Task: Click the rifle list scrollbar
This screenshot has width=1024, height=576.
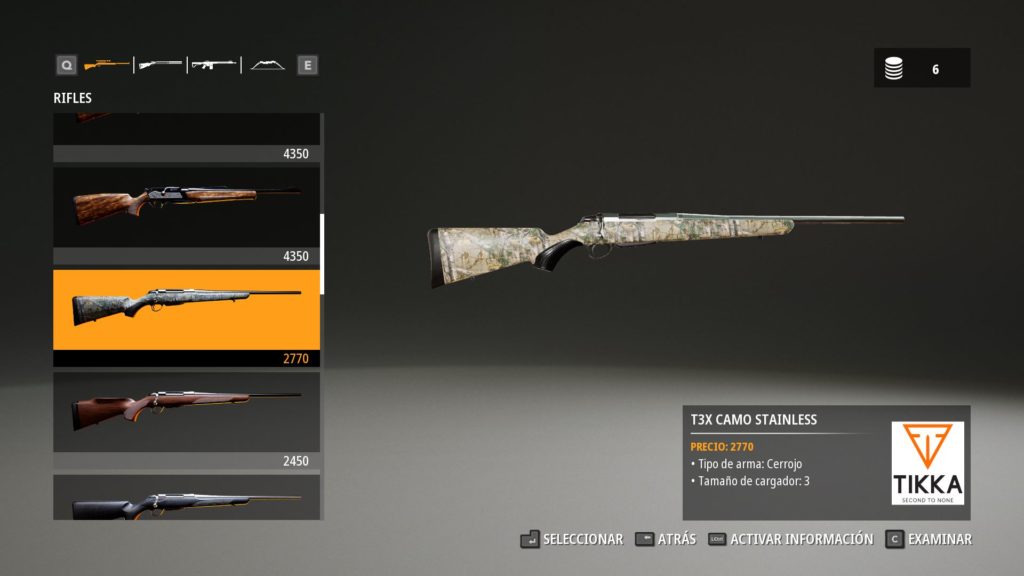Action: click(x=322, y=253)
